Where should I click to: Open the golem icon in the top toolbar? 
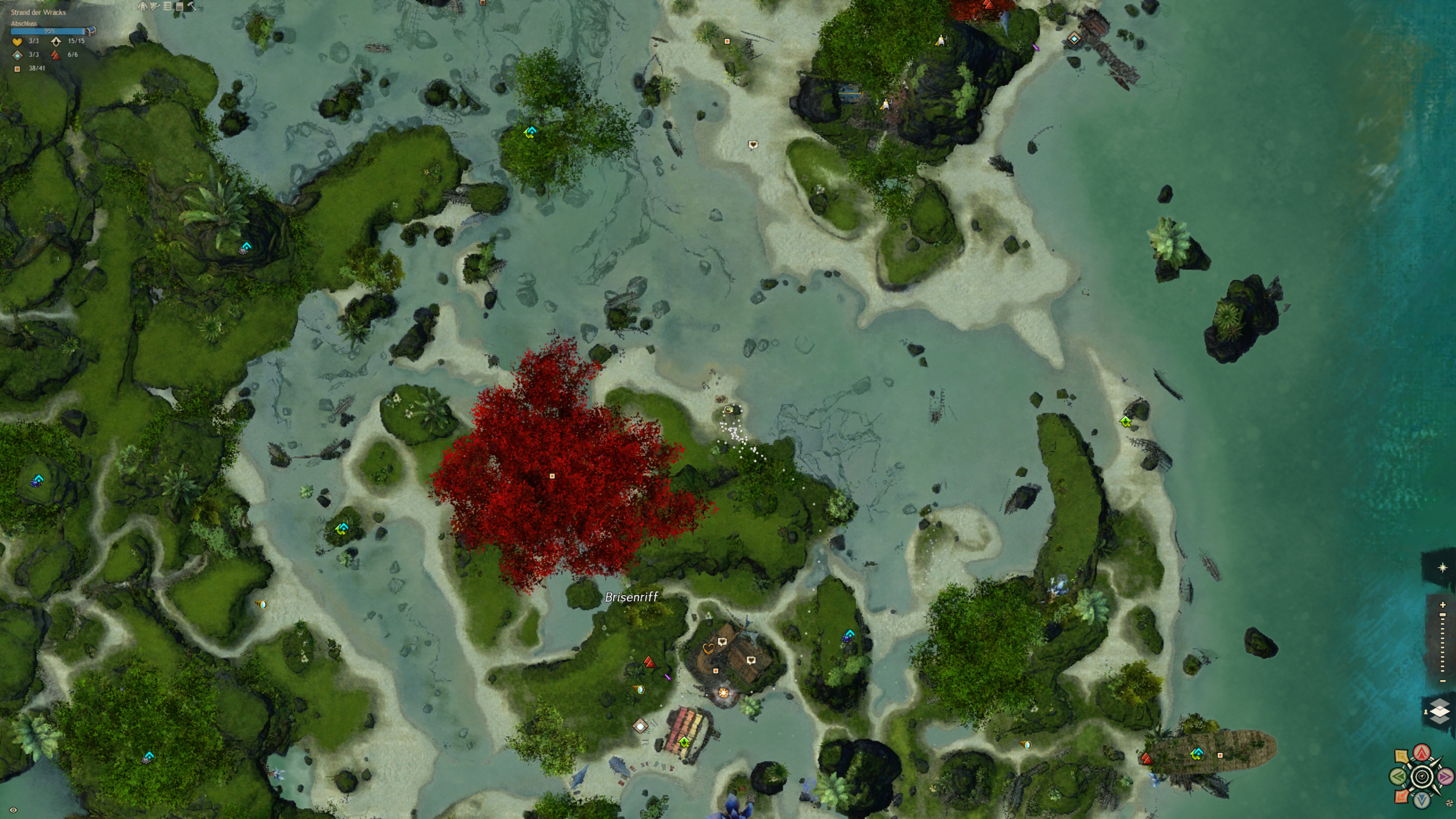pyautogui.click(x=143, y=6)
